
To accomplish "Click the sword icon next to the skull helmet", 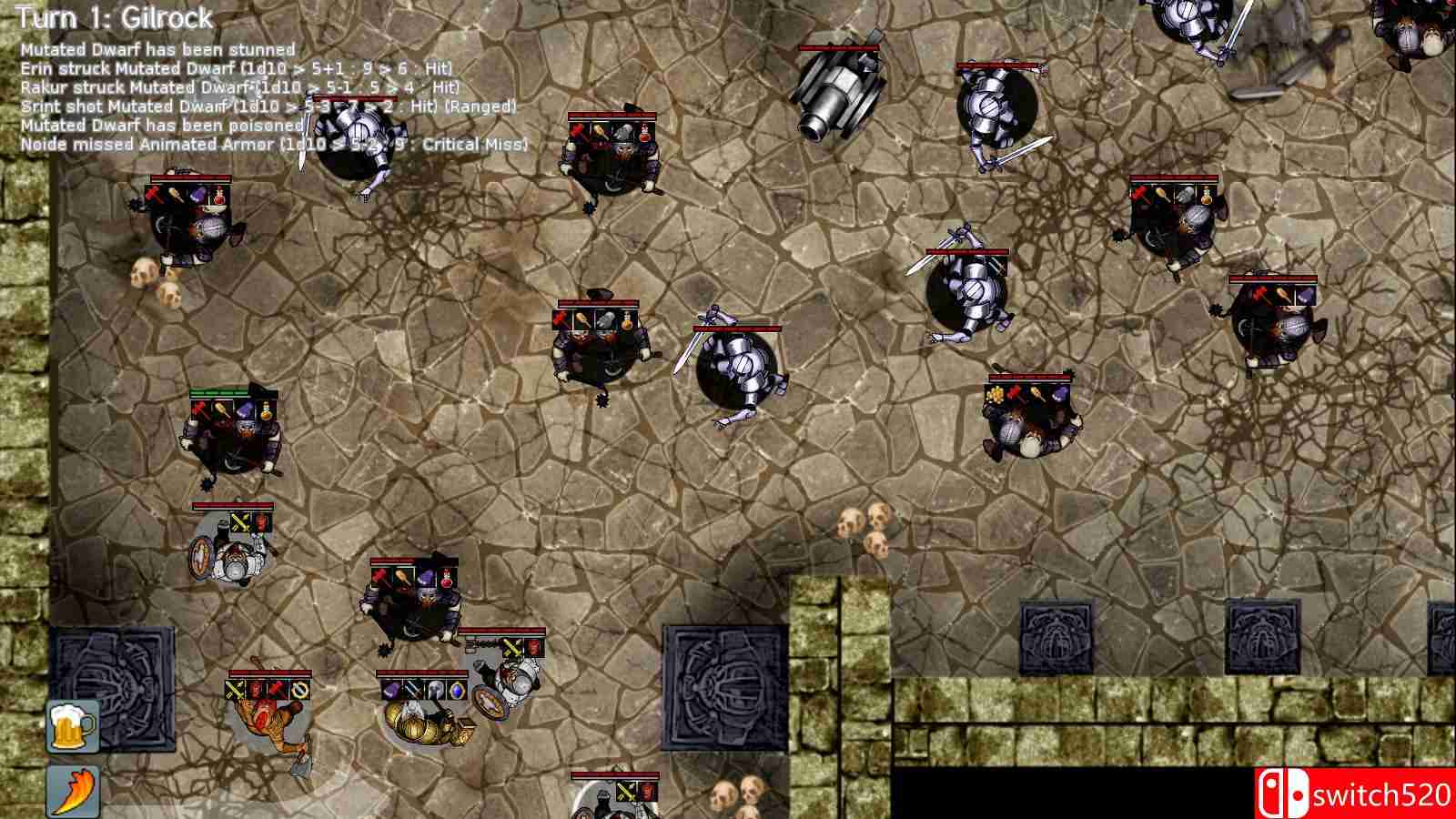I will click(x=413, y=690).
